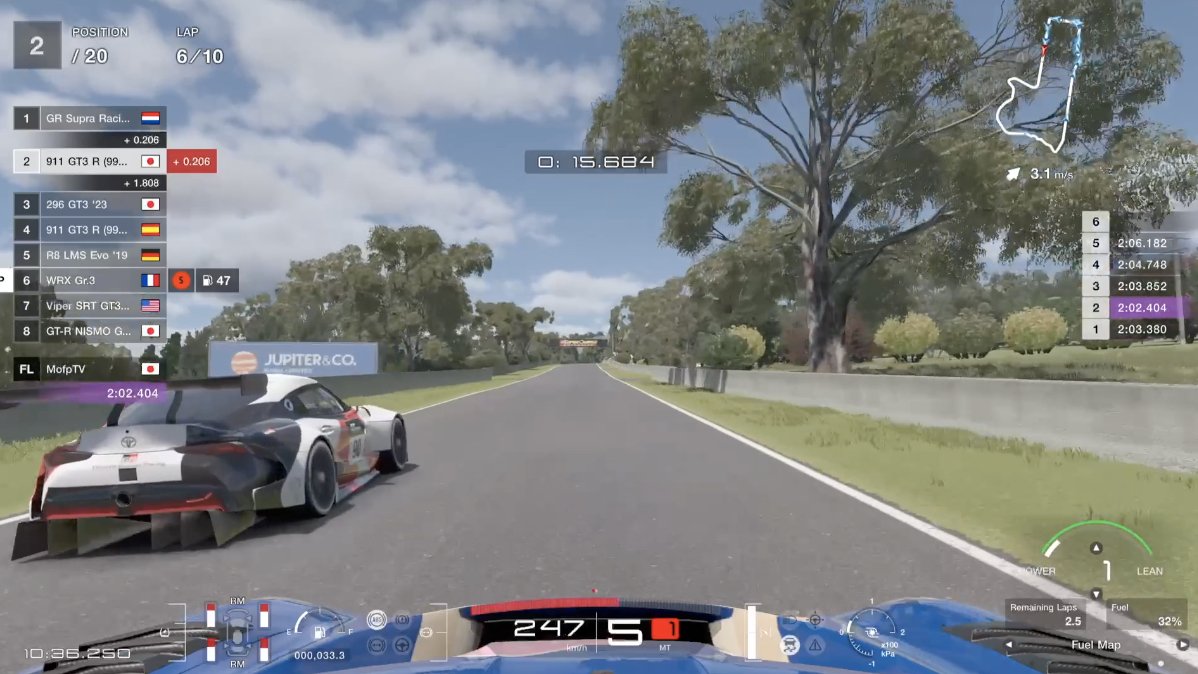Image resolution: width=1198 pixels, height=674 pixels.
Task: Select the WRX Gr.3 leaderboard row
Action: pyautogui.click(x=89, y=280)
